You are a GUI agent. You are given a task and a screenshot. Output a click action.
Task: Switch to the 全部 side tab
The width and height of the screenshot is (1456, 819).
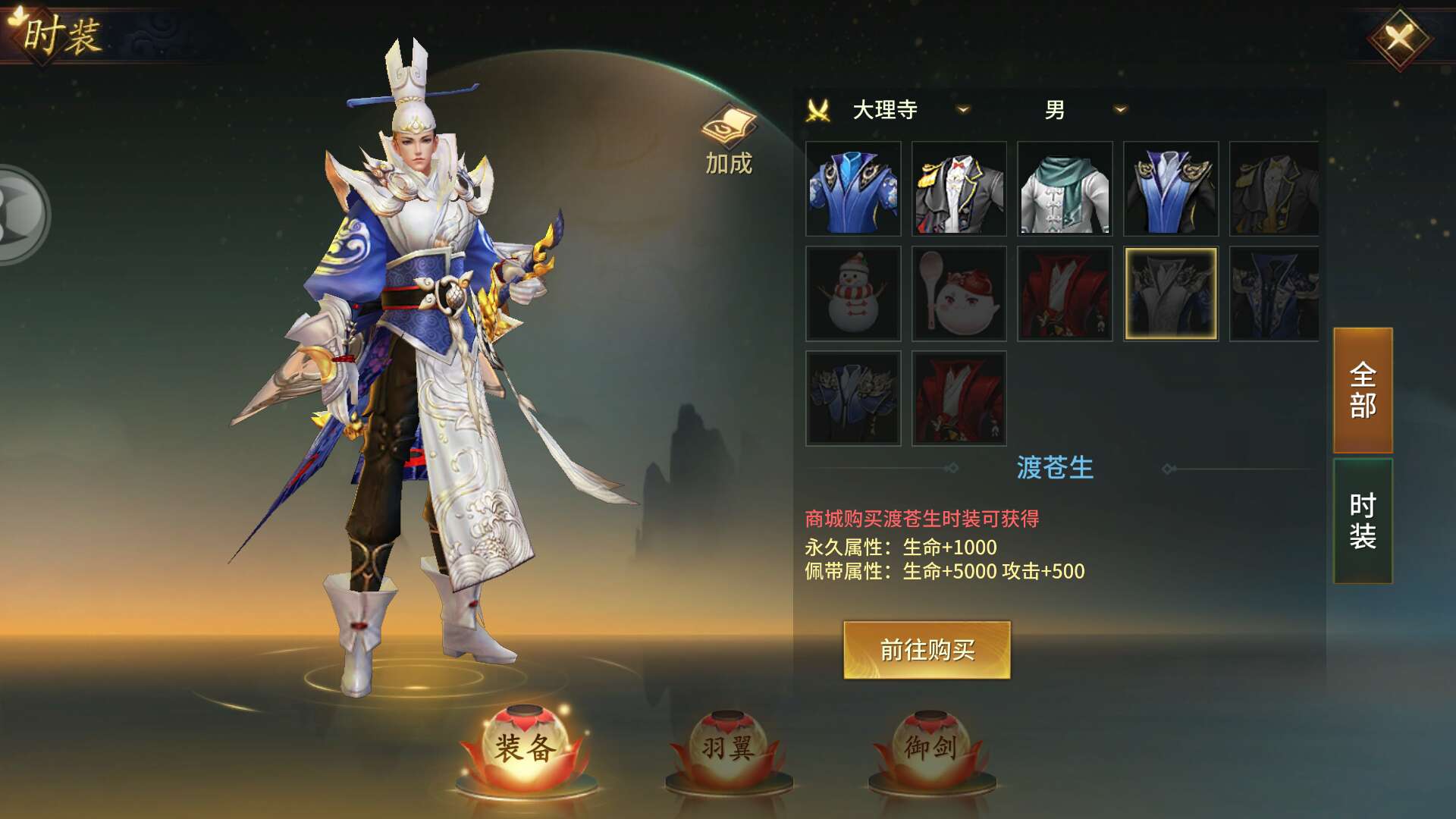click(x=1363, y=391)
